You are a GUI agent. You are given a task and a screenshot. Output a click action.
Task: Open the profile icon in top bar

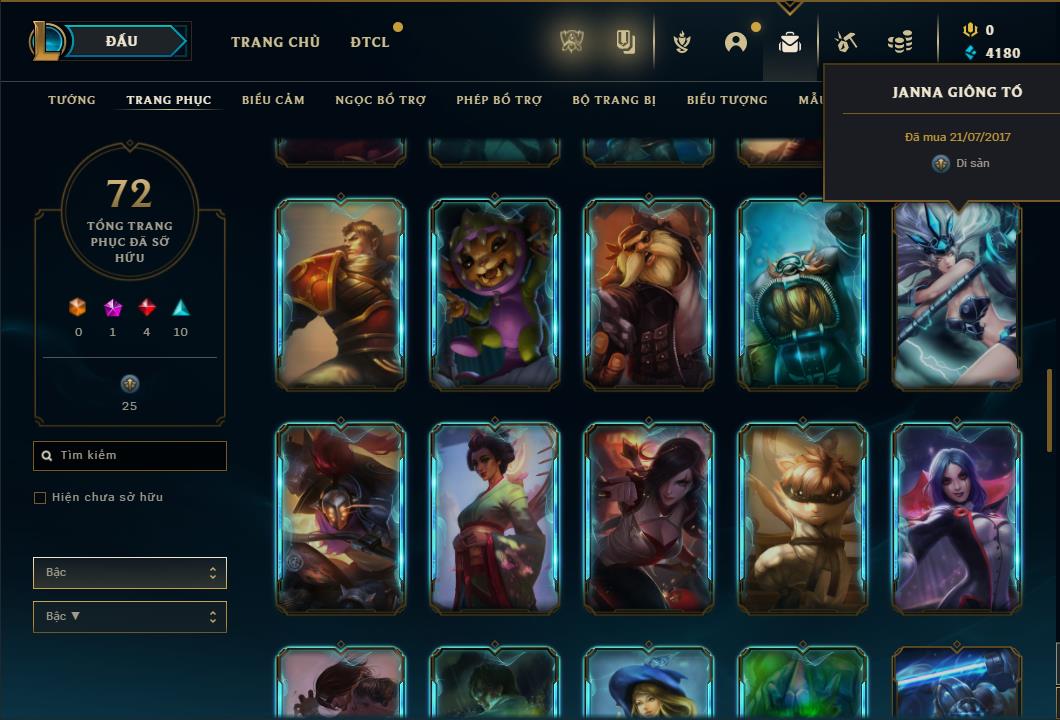pos(736,42)
